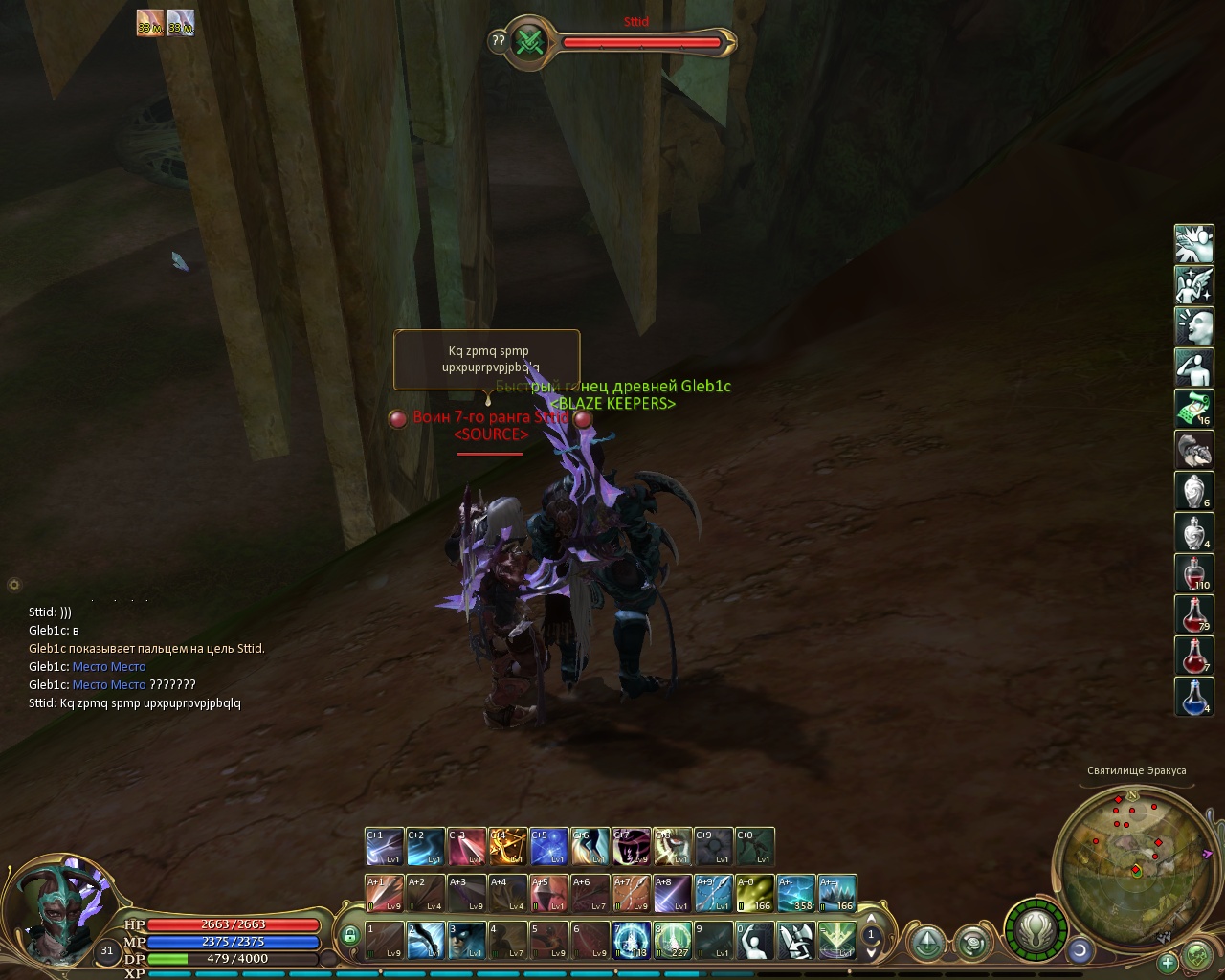Activate the eye skill in slot C+8

672,846
